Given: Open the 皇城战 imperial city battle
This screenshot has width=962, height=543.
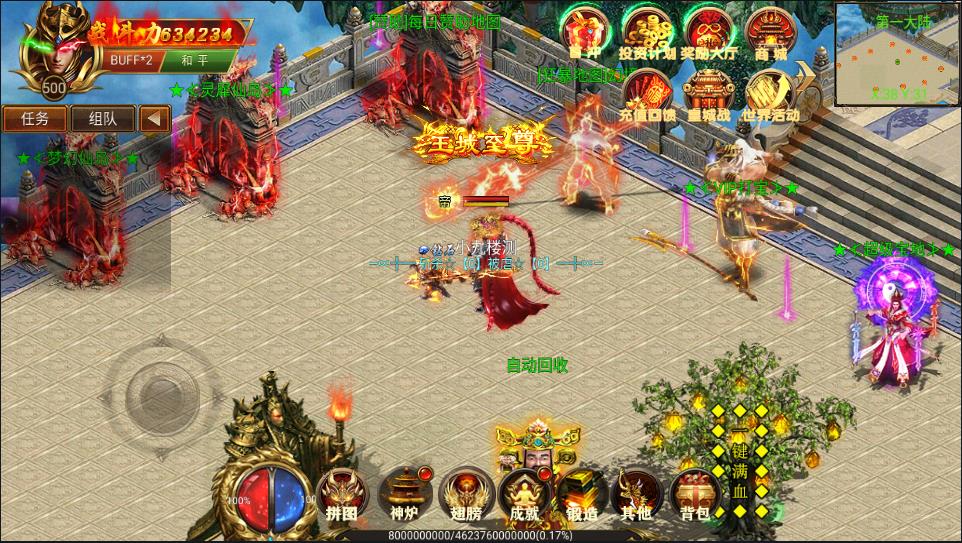Looking at the screenshot, I should [708, 92].
